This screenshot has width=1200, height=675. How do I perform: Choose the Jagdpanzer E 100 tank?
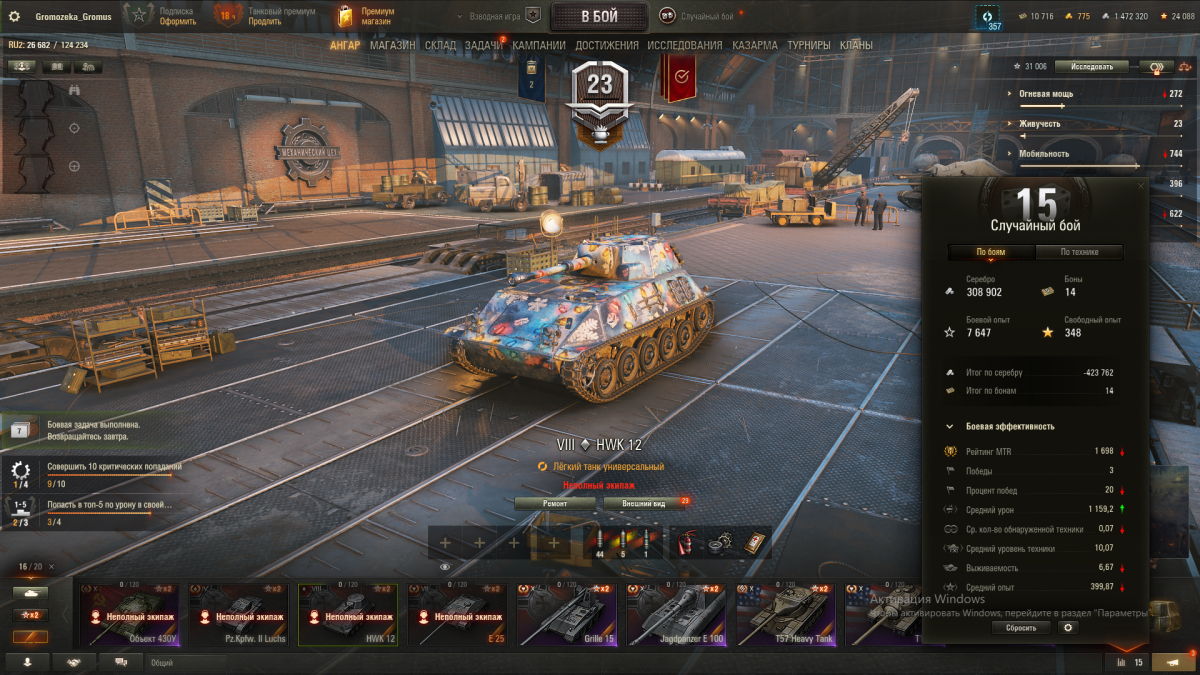675,614
